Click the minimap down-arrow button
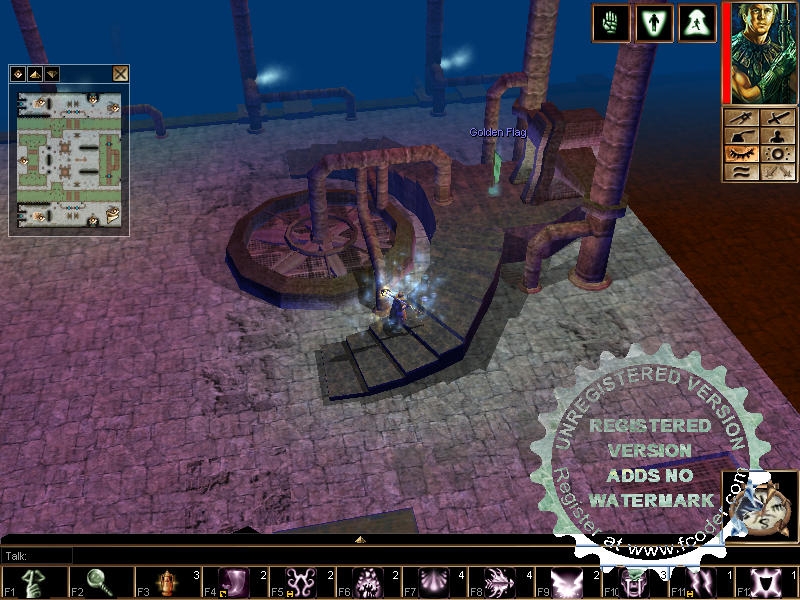The width and height of the screenshot is (800, 600). [x=51, y=73]
